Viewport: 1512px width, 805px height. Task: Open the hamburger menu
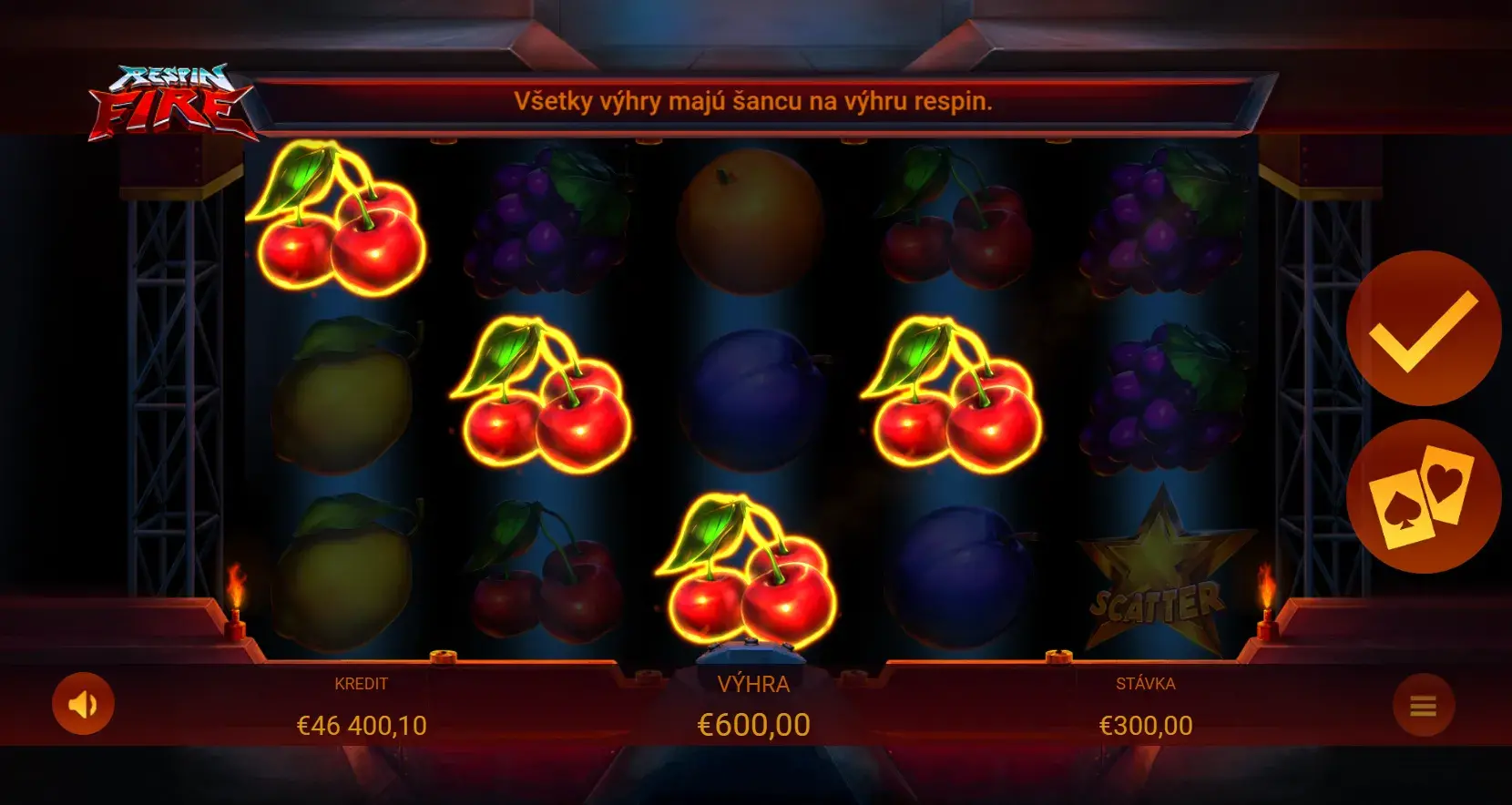pos(1423,706)
